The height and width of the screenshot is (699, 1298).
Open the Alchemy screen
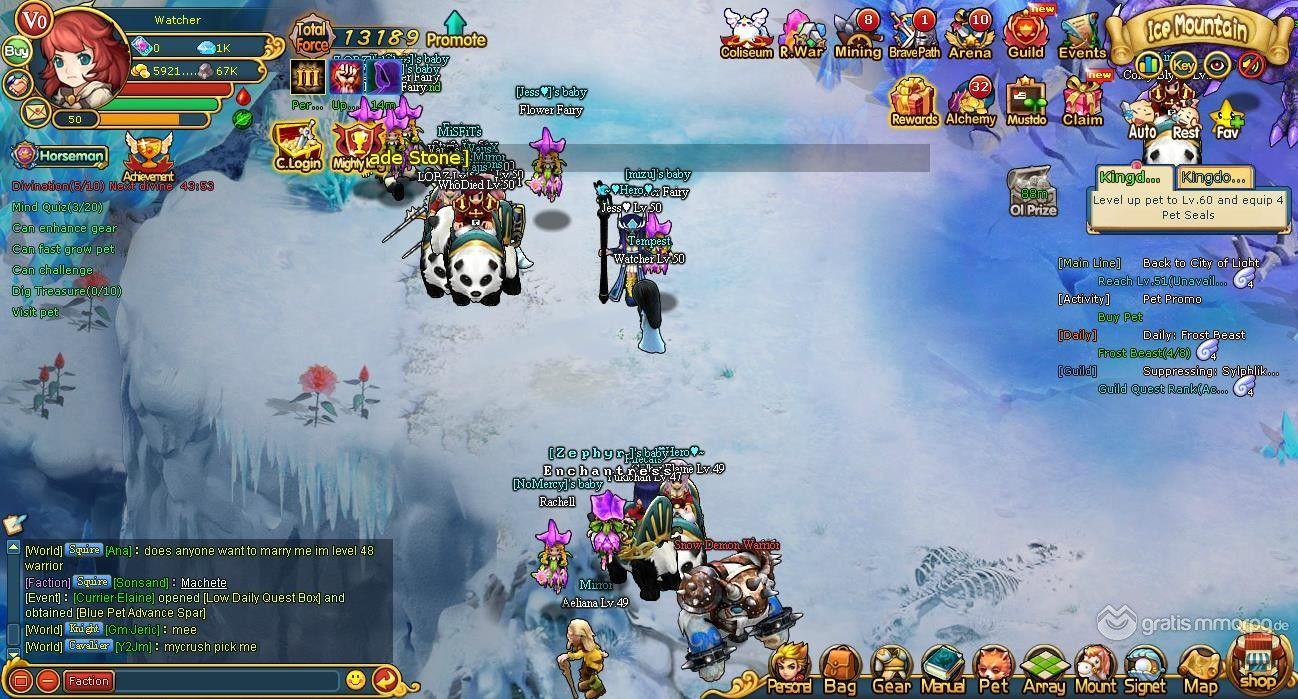pos(970,101)
